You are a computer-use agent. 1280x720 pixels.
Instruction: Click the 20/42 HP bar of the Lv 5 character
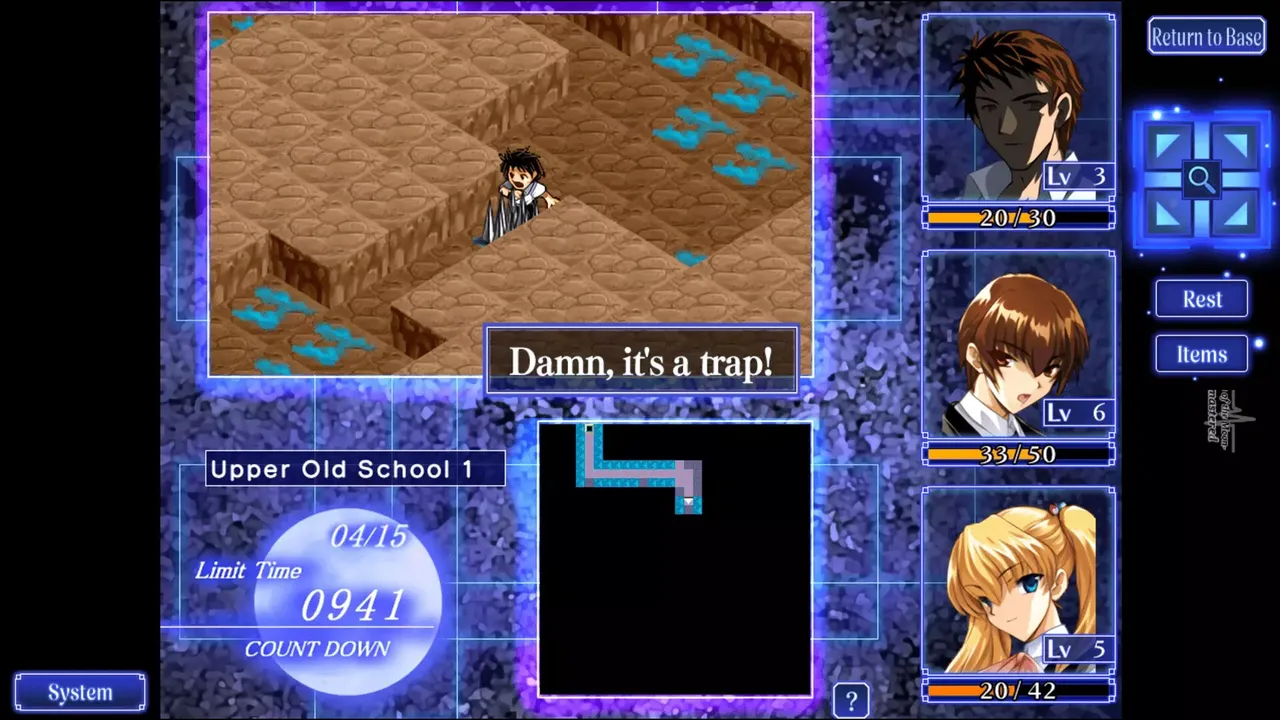tap(1018, 688)
